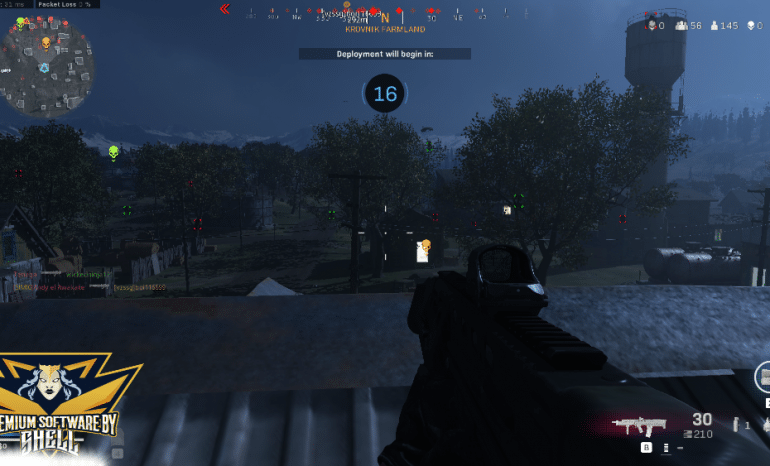The height and width of the screenshot is (466, 770).
Task: Click the armor plate icon under the rifle
Action: pos(666,448)
